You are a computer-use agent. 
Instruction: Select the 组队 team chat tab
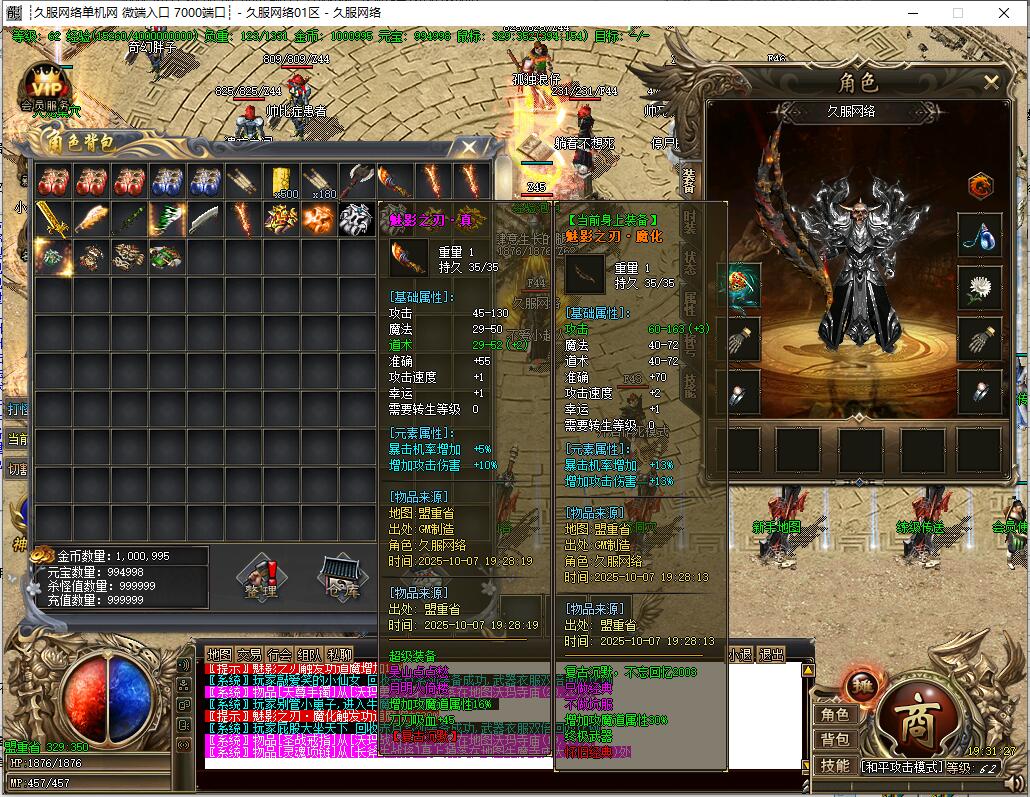pos(309,655)
